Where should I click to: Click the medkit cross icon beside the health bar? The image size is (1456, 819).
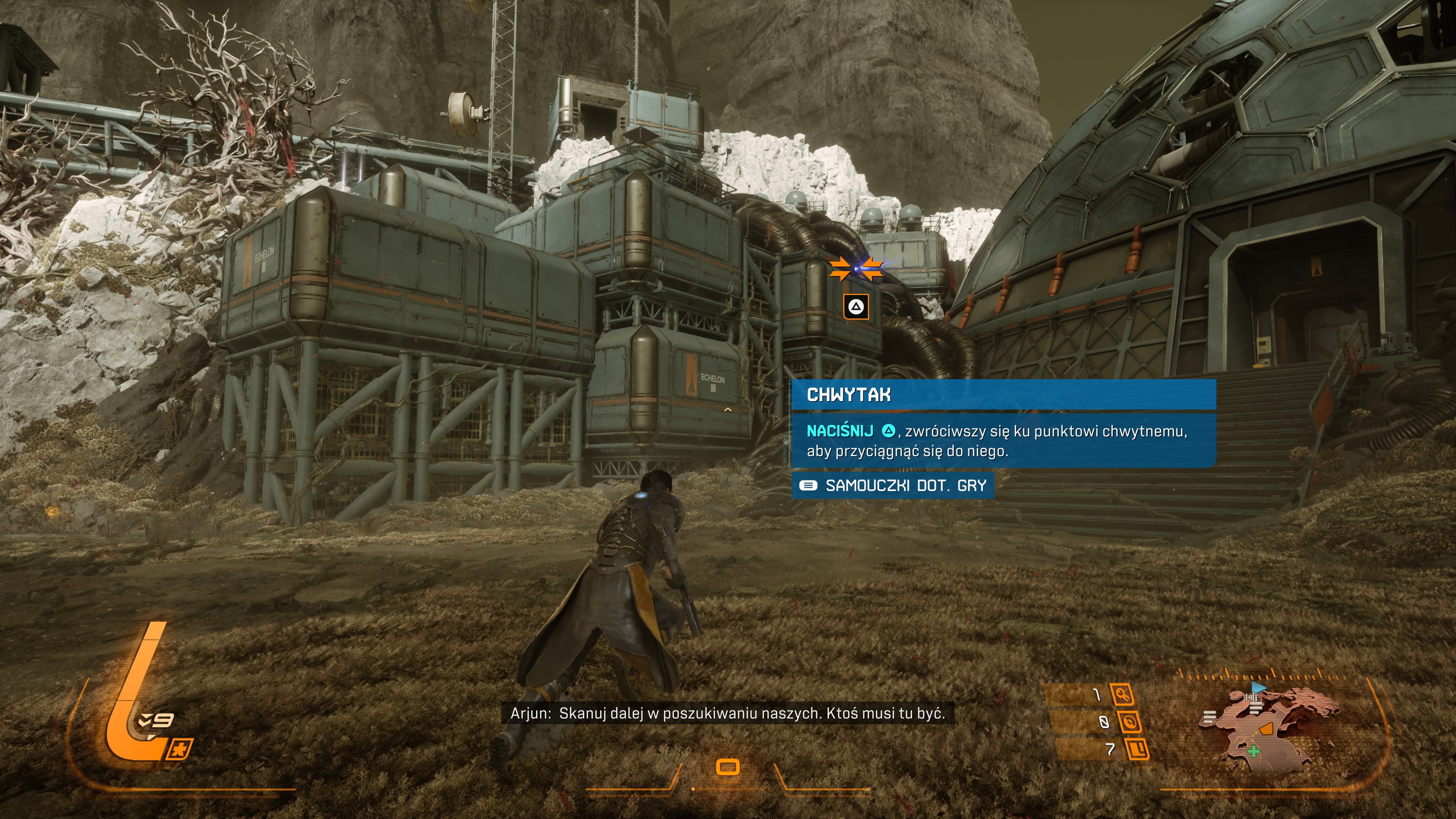point(180,750)
